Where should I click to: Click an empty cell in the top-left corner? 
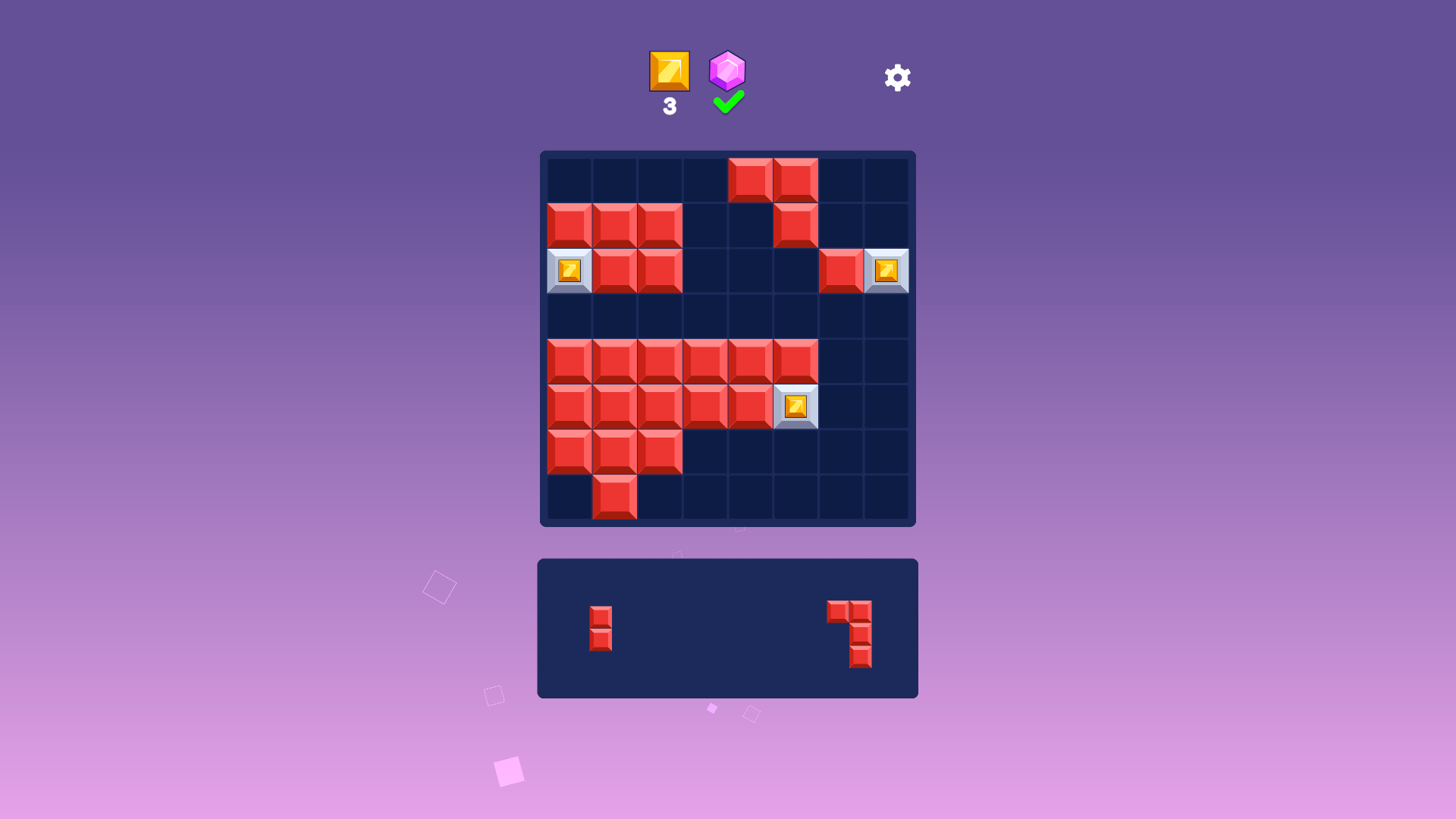pyautogui.click(x=570, y=180)
